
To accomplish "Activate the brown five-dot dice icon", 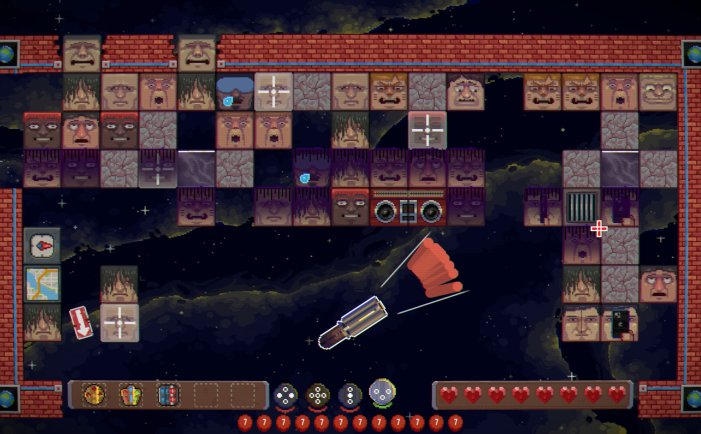I will click(318, 394).
